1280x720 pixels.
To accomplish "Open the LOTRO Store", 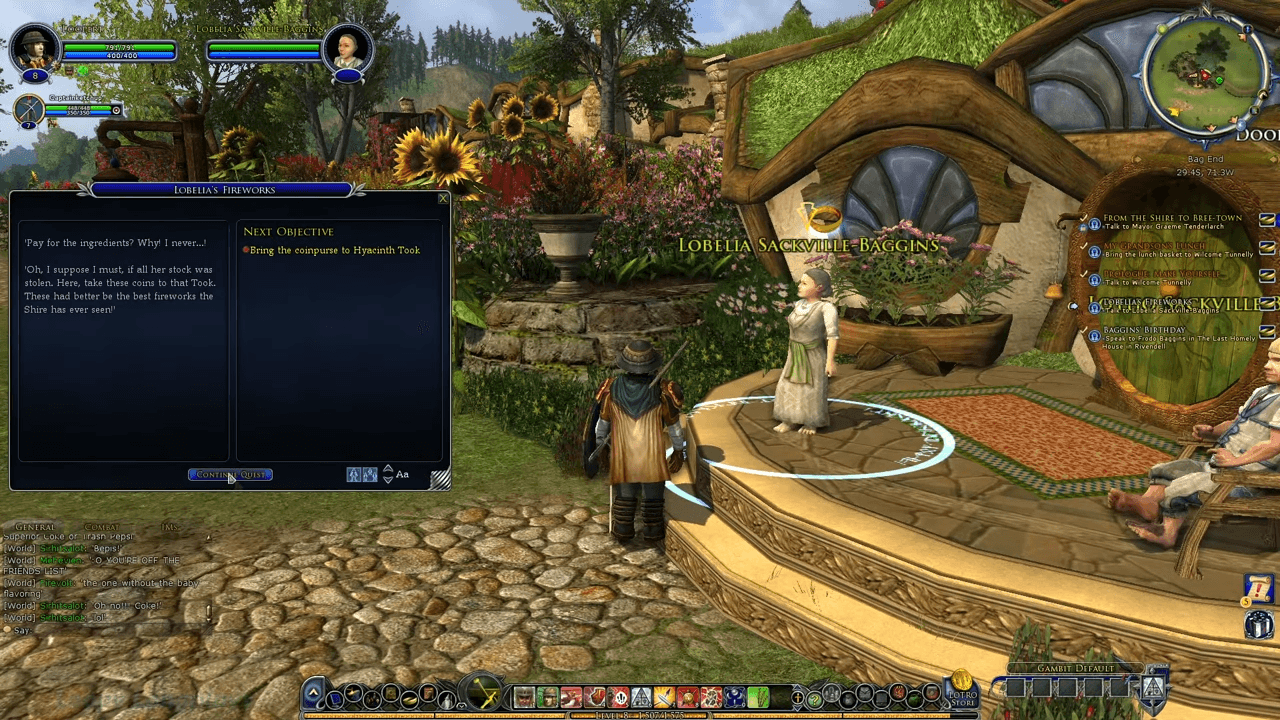I will (962, 688).
